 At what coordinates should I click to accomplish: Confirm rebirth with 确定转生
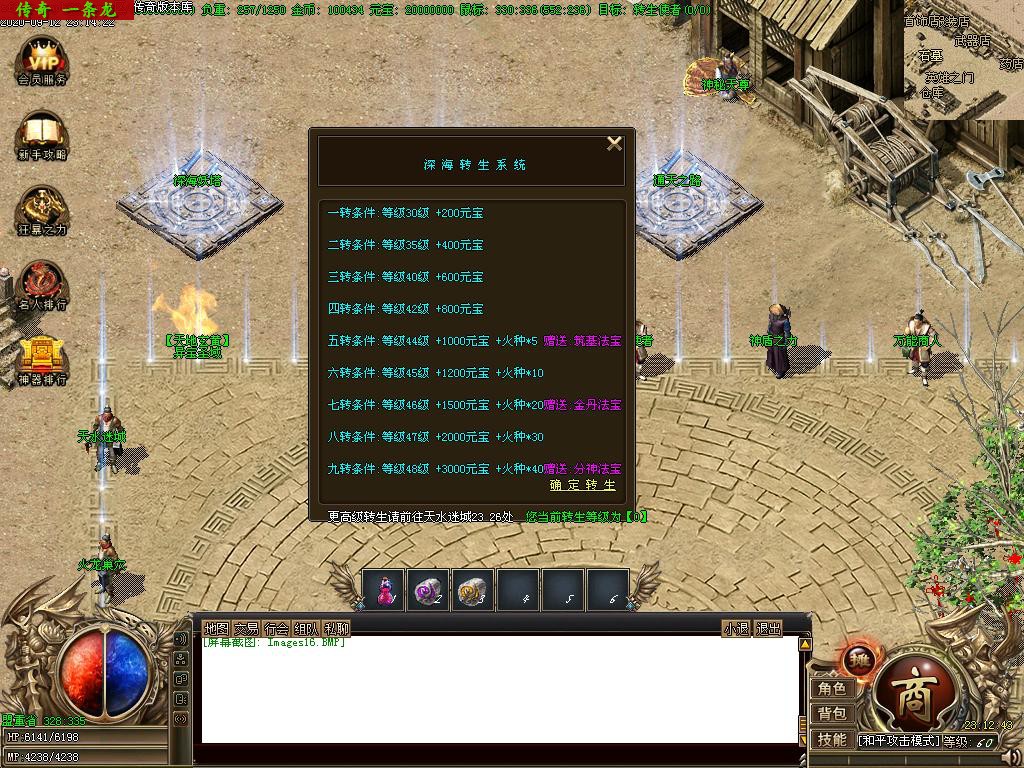[x=583, y=485]
